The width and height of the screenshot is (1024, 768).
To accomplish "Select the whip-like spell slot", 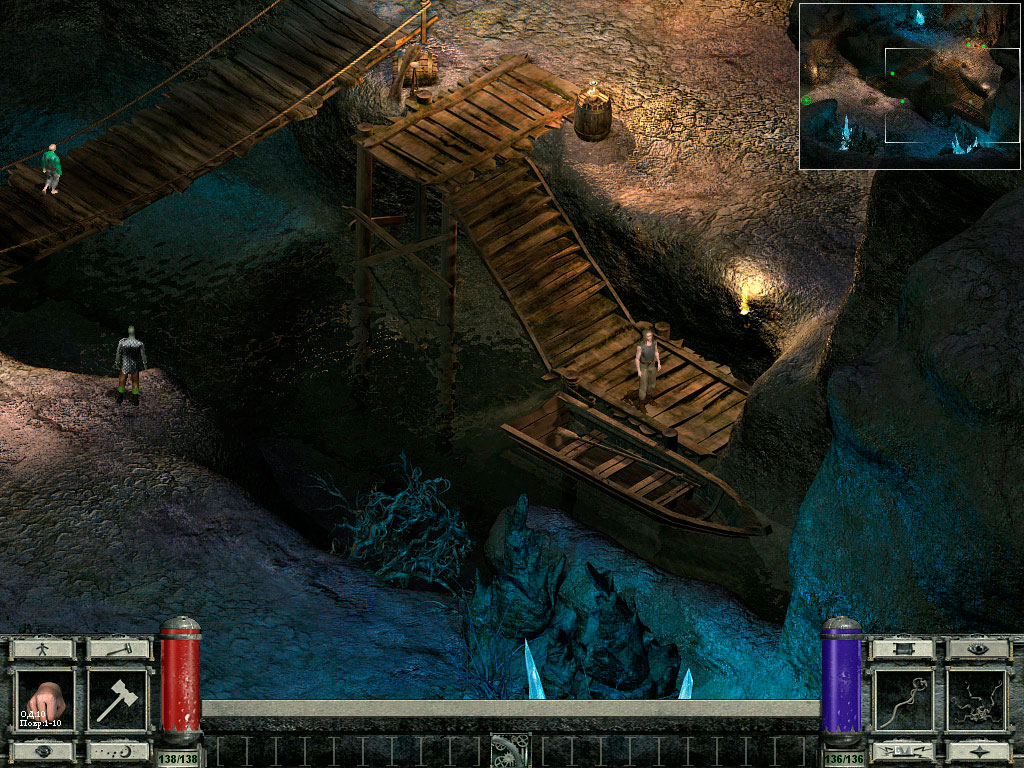I will tap(904, 701).
